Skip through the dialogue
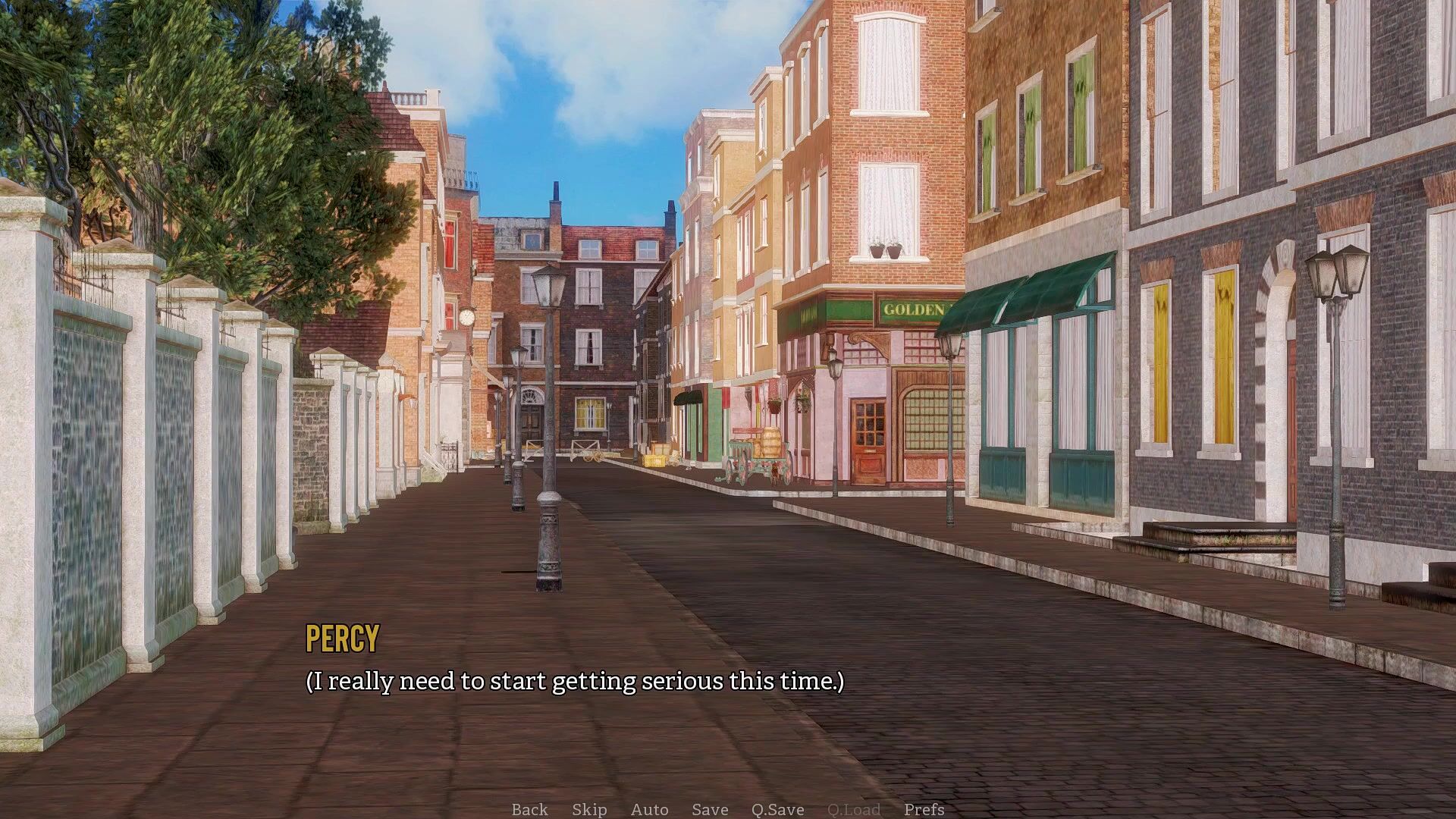The height and width of the screenshot is (819, 1456). point(589,809)
